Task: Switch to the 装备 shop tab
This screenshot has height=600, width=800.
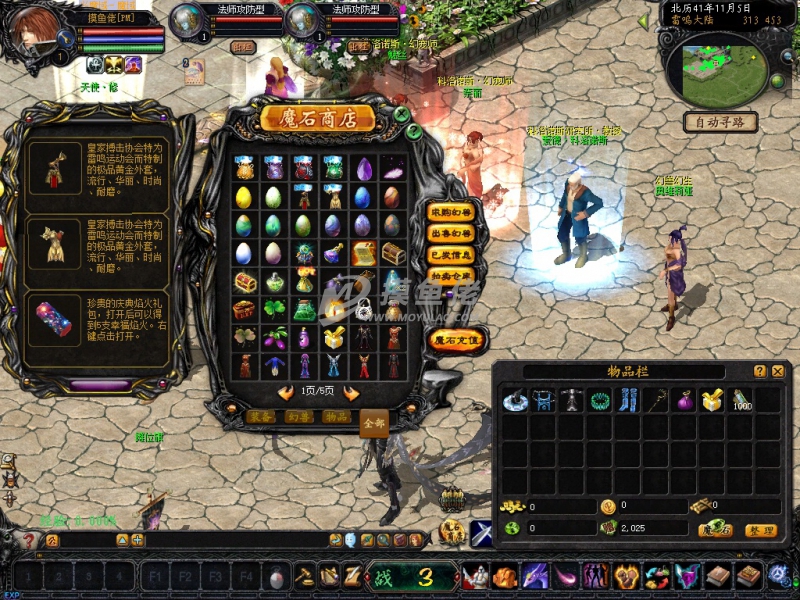Action: click(262, 416)
